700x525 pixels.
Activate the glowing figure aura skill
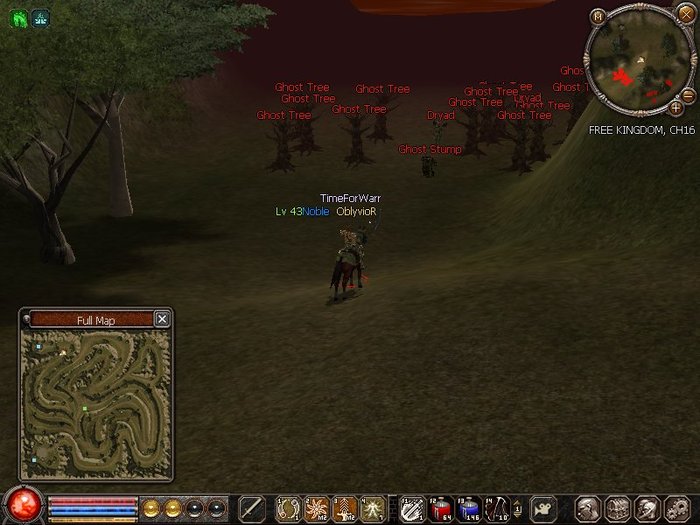click(372, 508)
